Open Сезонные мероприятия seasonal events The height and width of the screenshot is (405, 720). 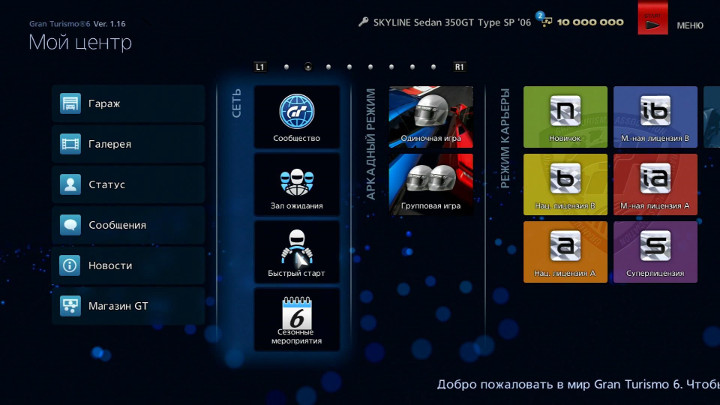point(296,319)
